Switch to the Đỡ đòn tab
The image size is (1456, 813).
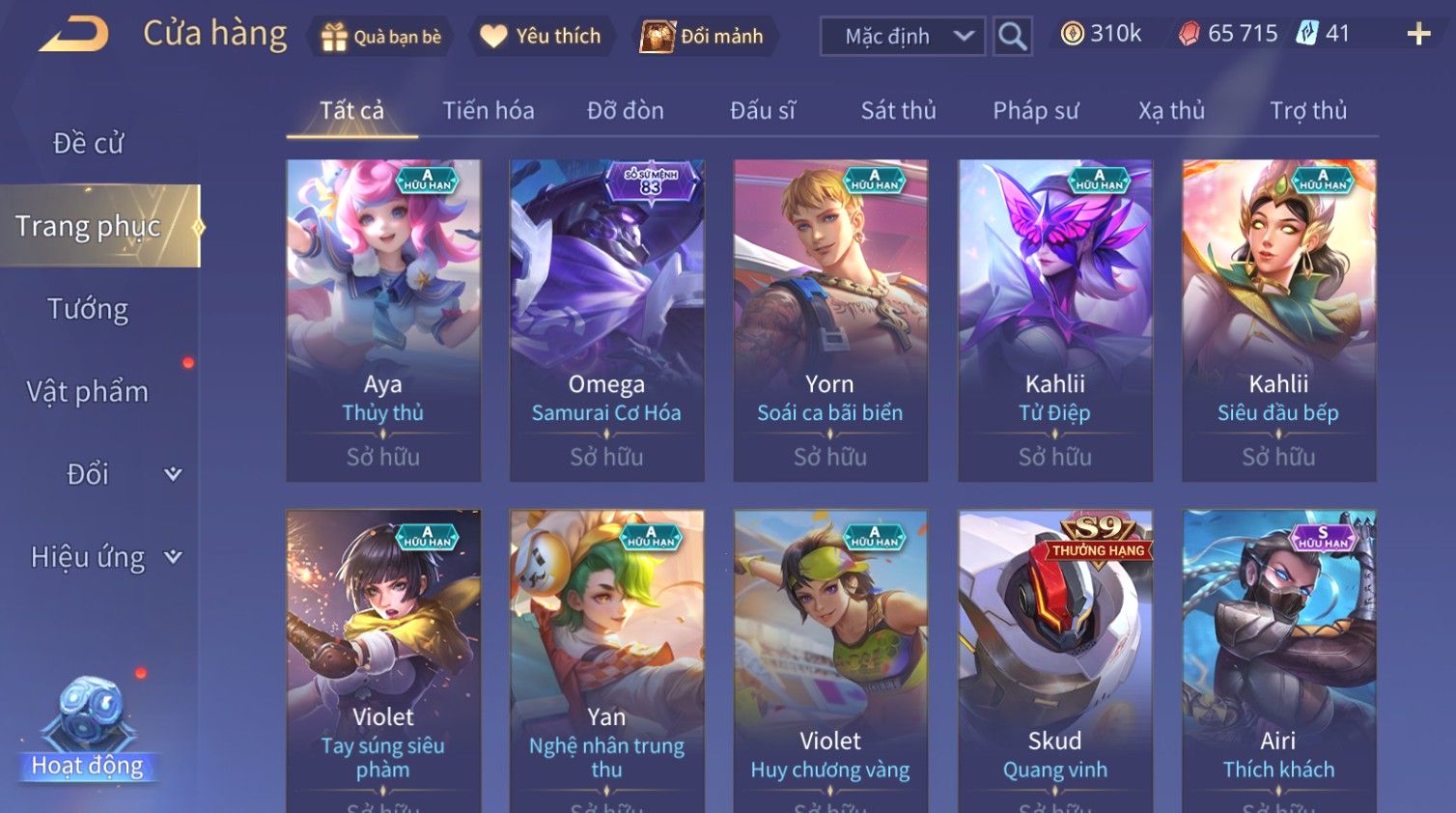(x=625, y=111)
